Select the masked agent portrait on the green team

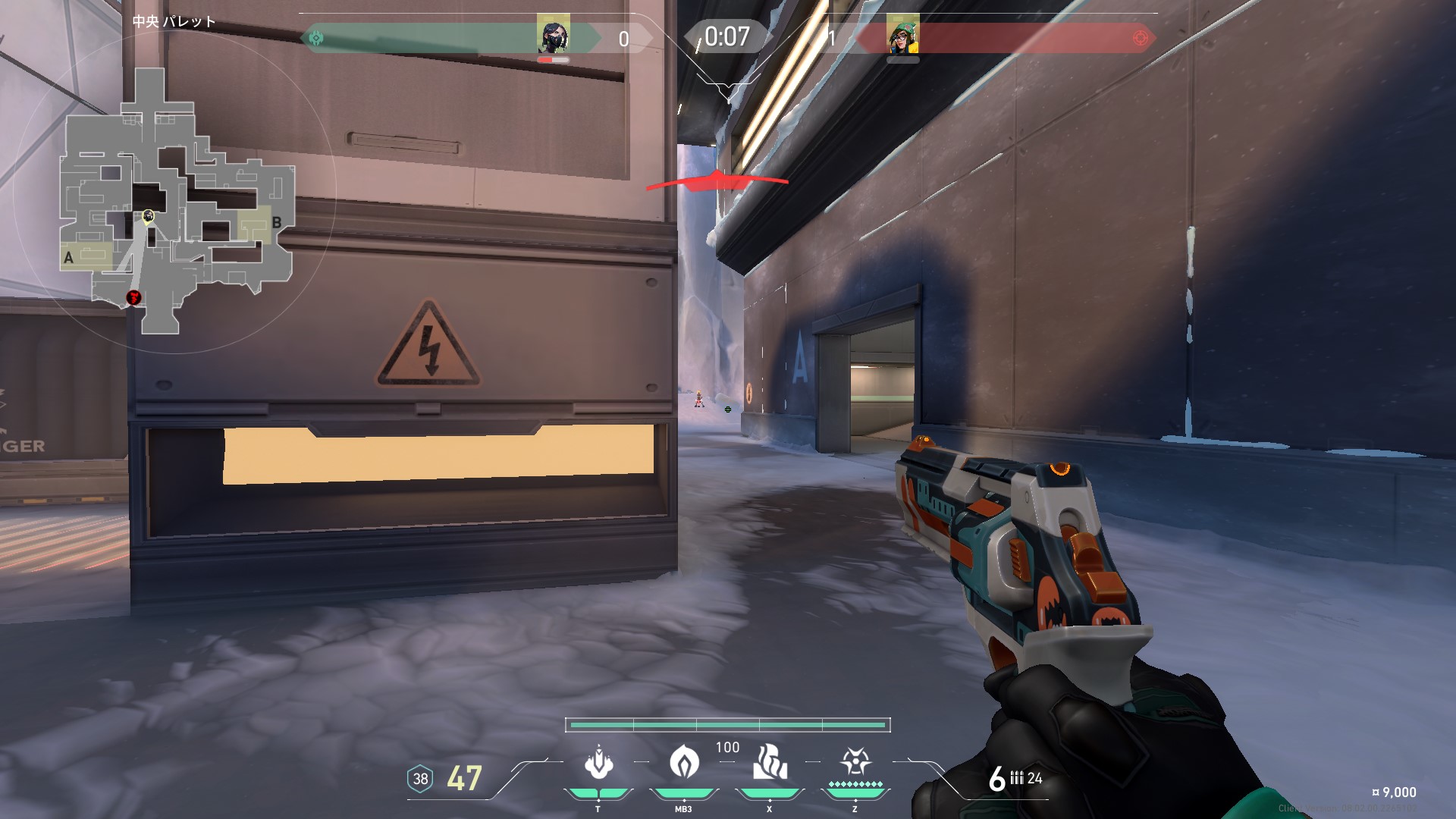coord(553,36)
